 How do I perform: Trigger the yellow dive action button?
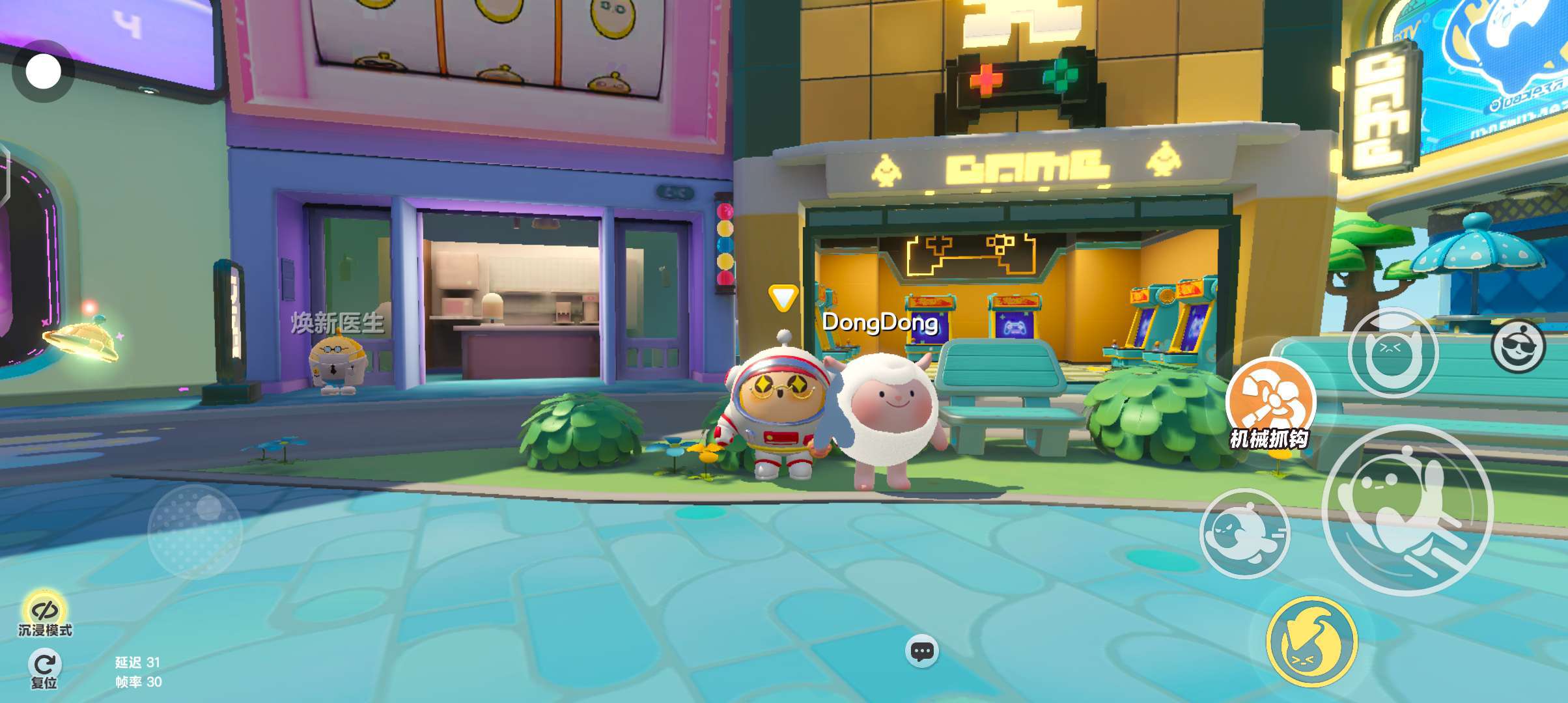click(x=1311, y=641)
